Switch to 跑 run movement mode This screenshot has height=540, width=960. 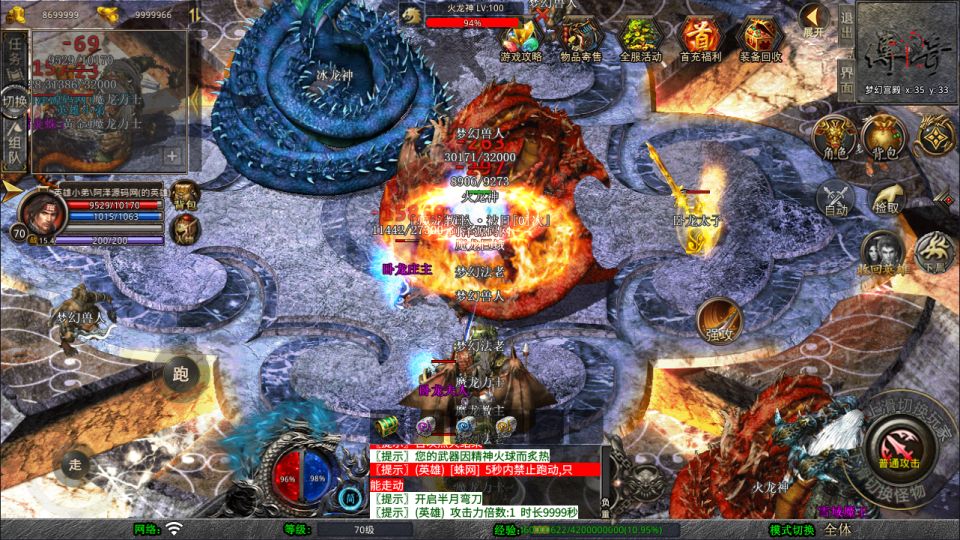(181, 375)
